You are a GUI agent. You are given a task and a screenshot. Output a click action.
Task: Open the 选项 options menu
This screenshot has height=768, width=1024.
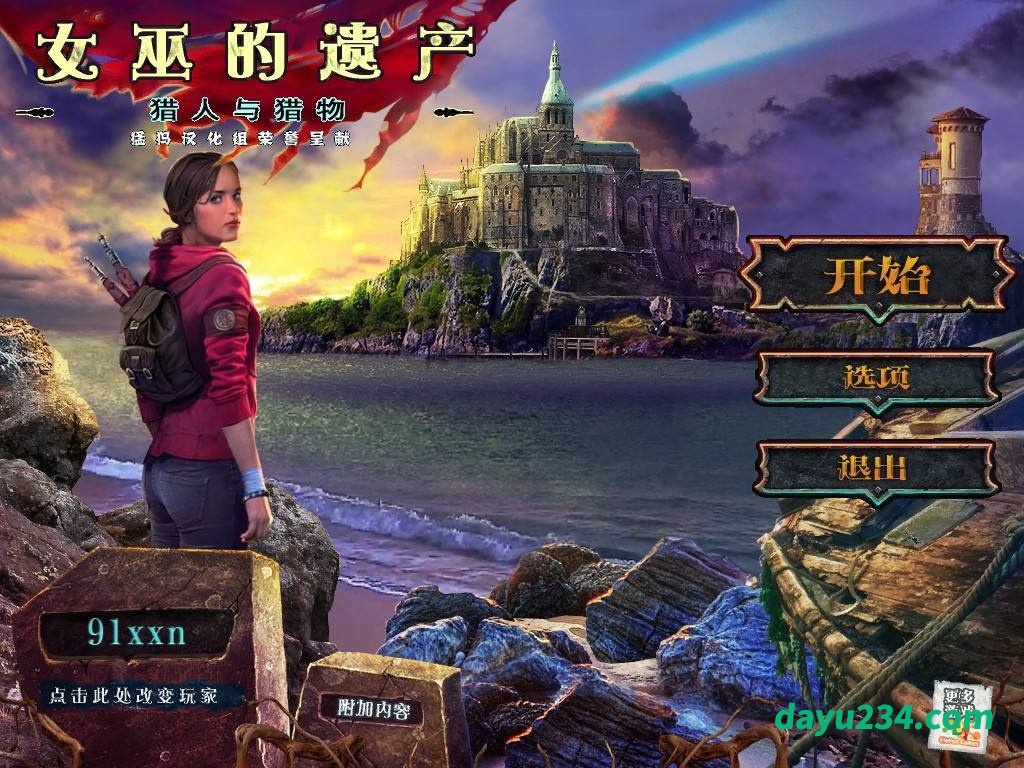coord(876,378)
